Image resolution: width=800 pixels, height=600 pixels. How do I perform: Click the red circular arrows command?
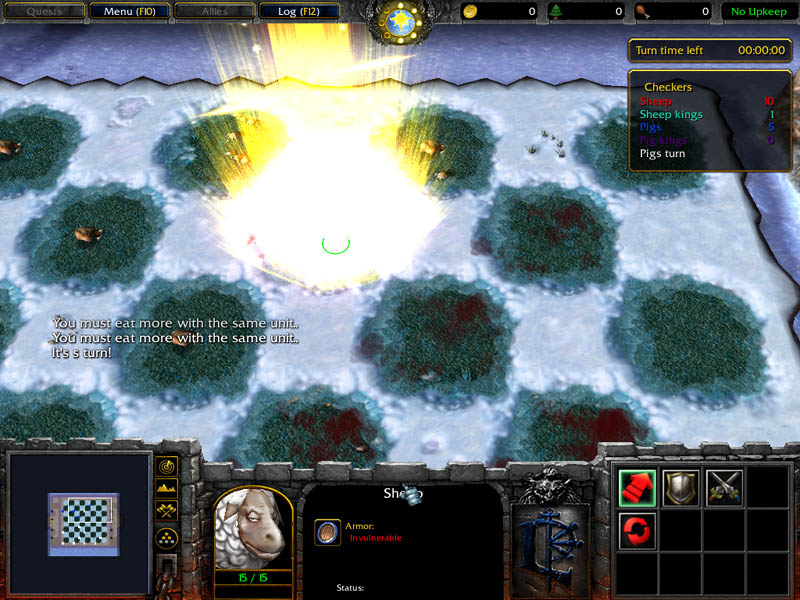click(638, 530)
